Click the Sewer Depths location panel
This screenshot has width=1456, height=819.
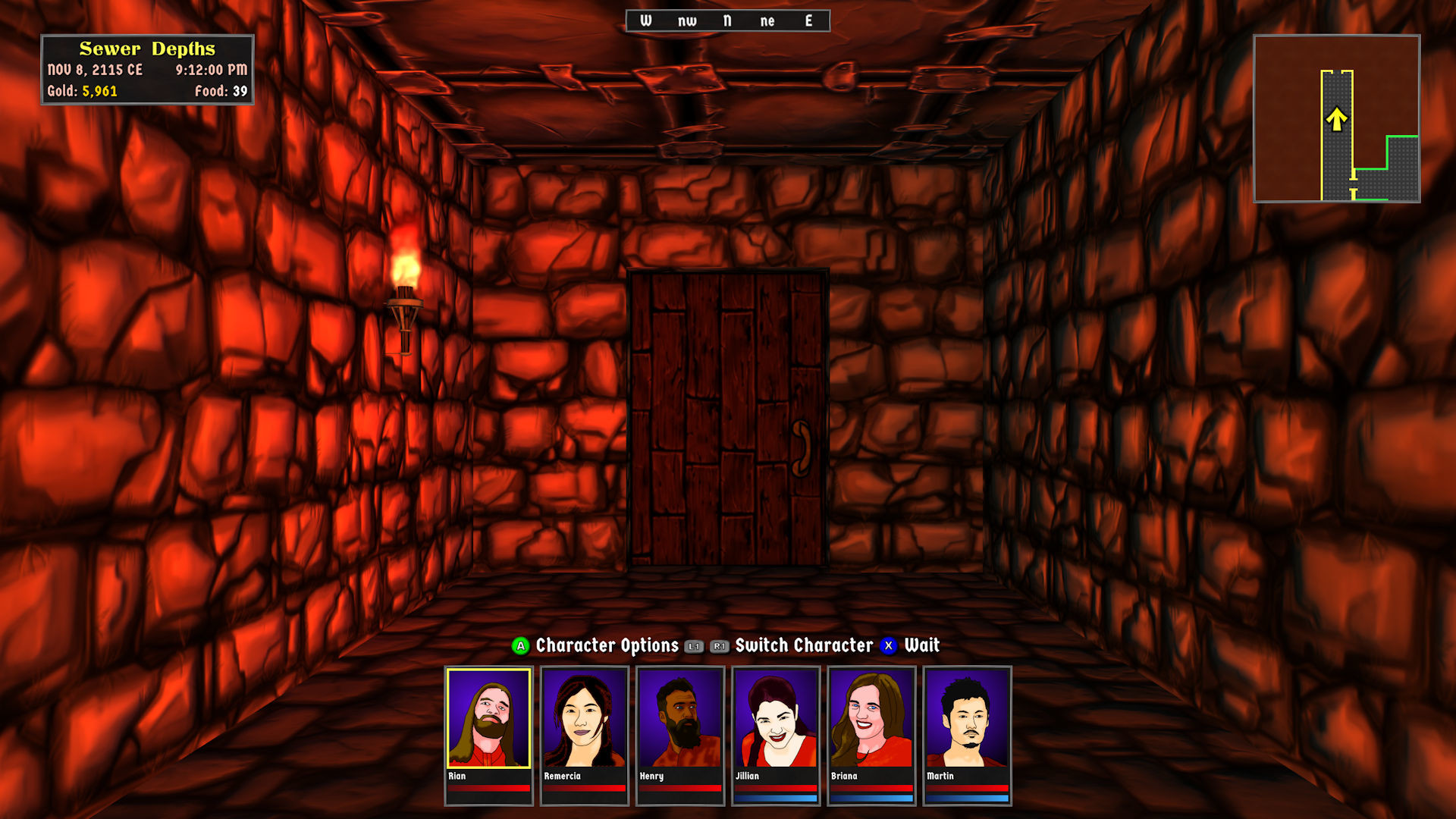[149, 67]
